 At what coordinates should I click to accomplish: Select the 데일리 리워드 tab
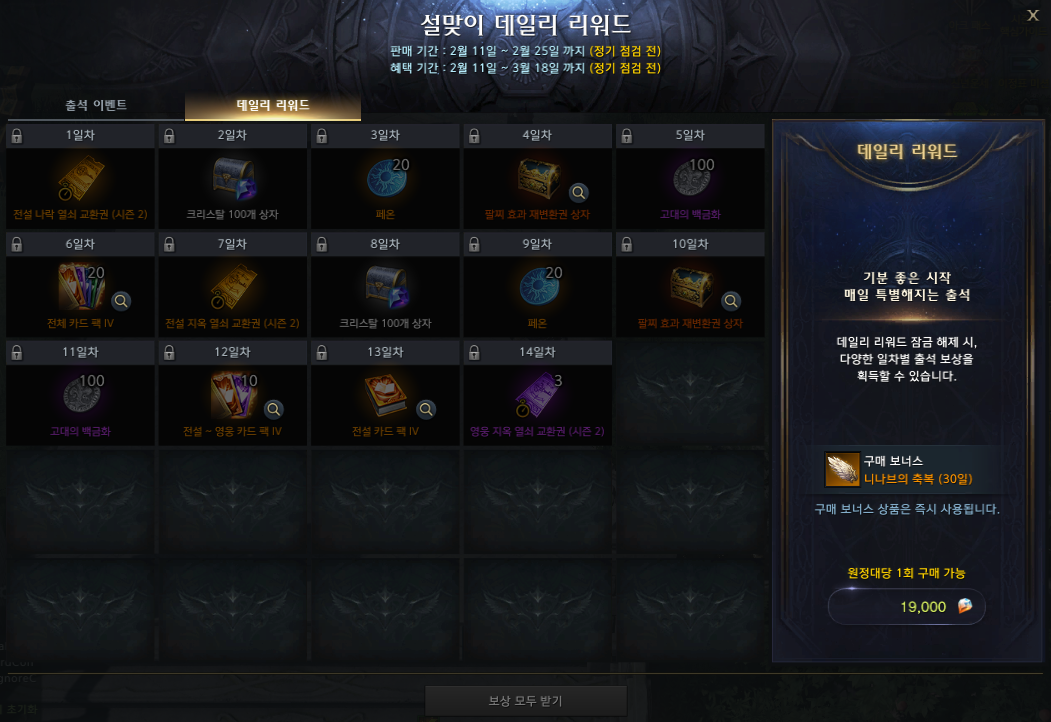272,104
